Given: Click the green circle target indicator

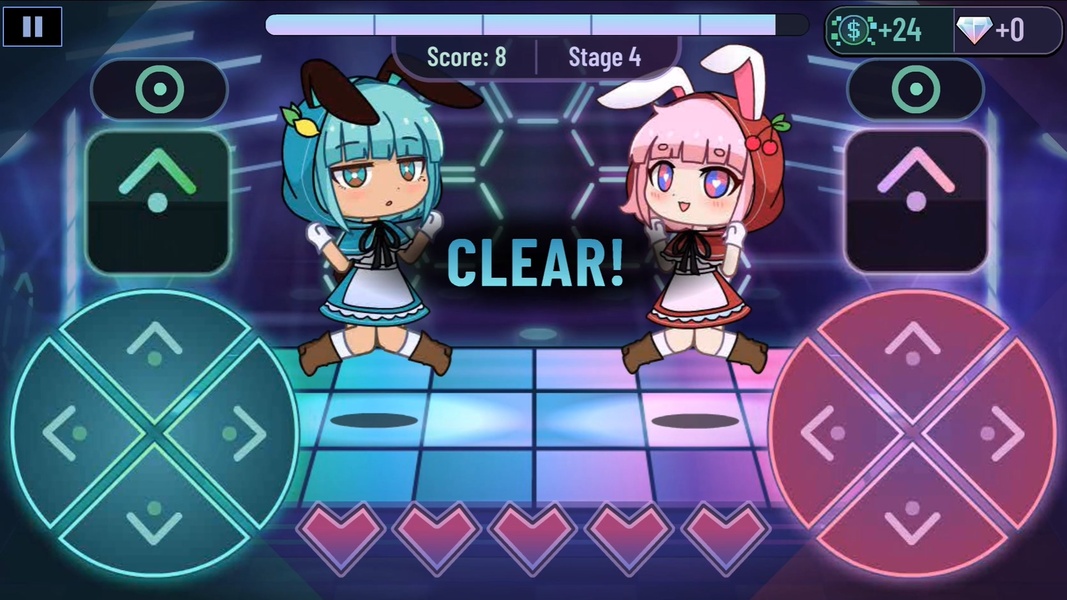Looking at the screenshot, I should click(x=159, y=92).
